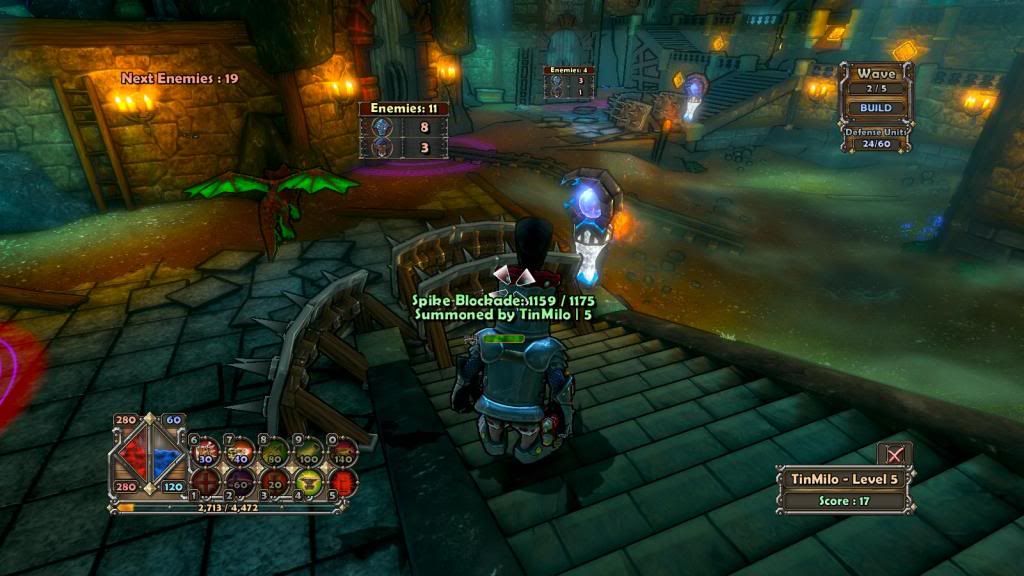The height and width of the screenshot is (576, 1024).
Task: Click the BUILD phase button in the Wave panel
Action: click(876, 108)
